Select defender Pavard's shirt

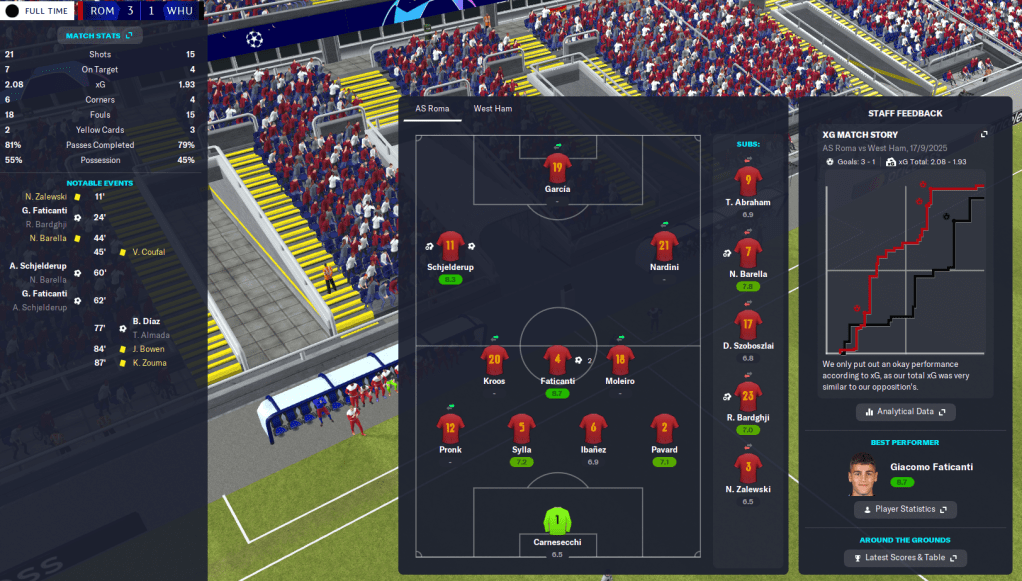(664, 428)
